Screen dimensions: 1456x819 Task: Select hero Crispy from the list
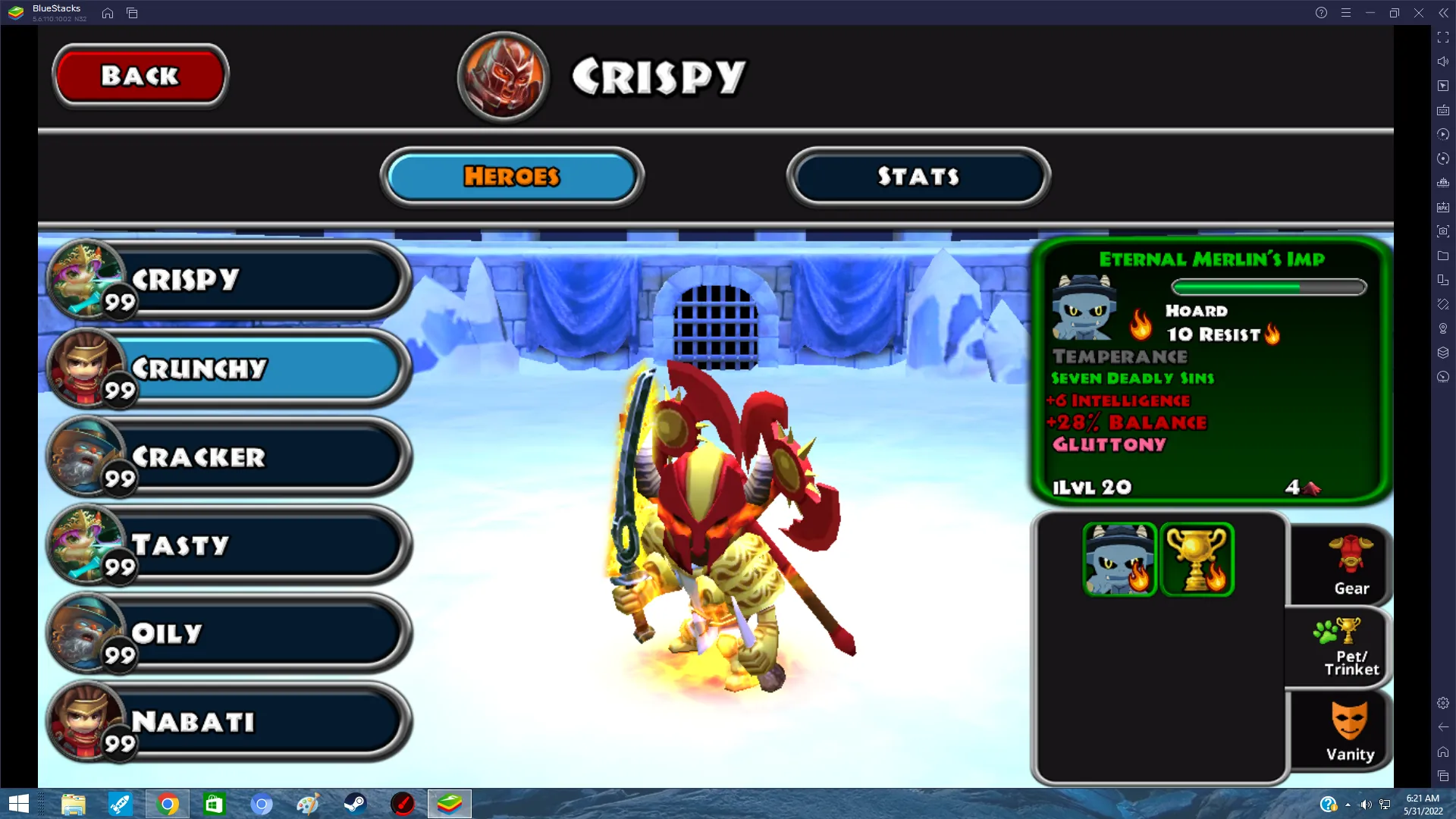click(x=227, y=280)
